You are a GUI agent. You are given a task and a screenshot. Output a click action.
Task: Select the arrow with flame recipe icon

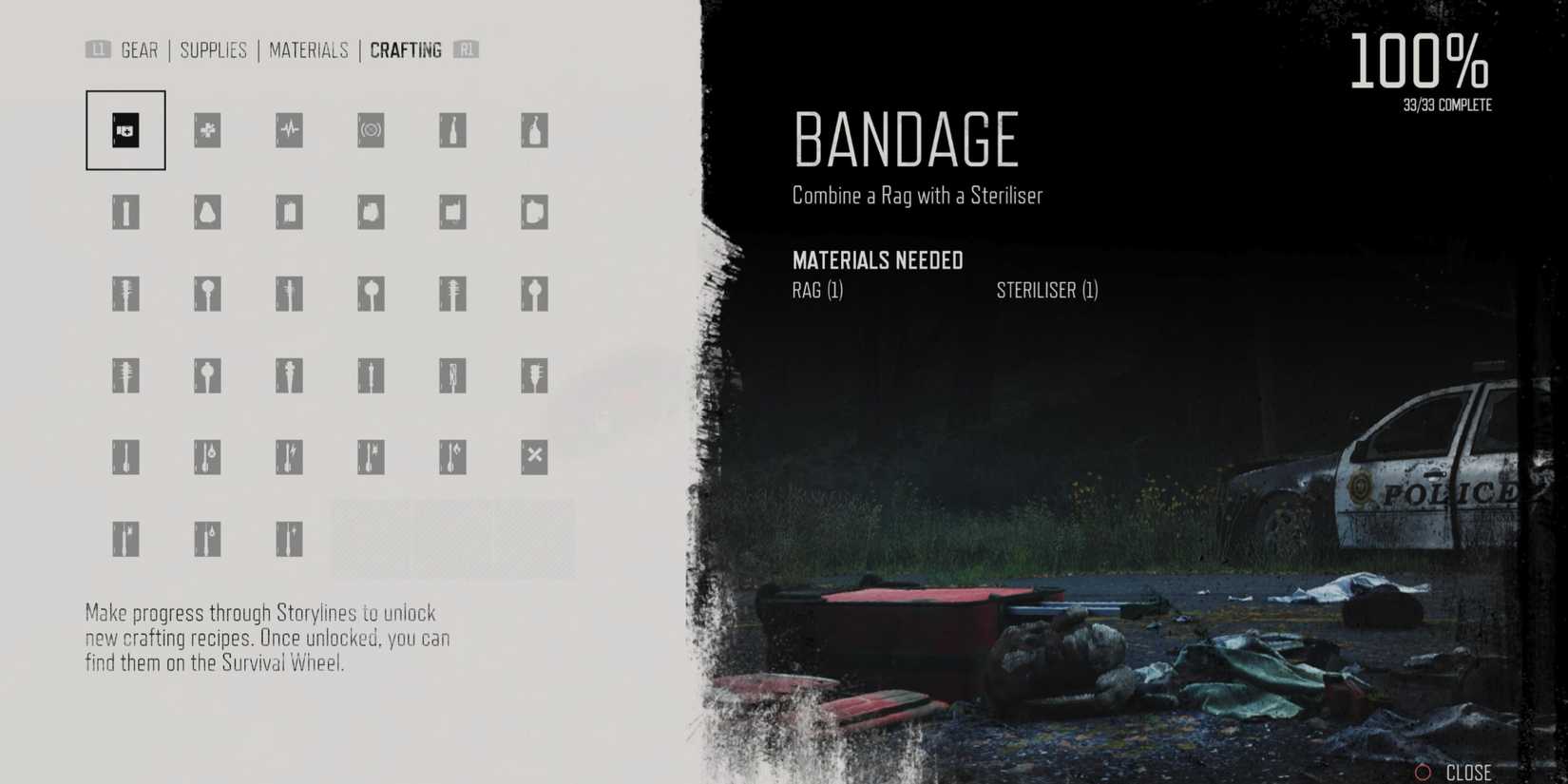tap(451, 457)
